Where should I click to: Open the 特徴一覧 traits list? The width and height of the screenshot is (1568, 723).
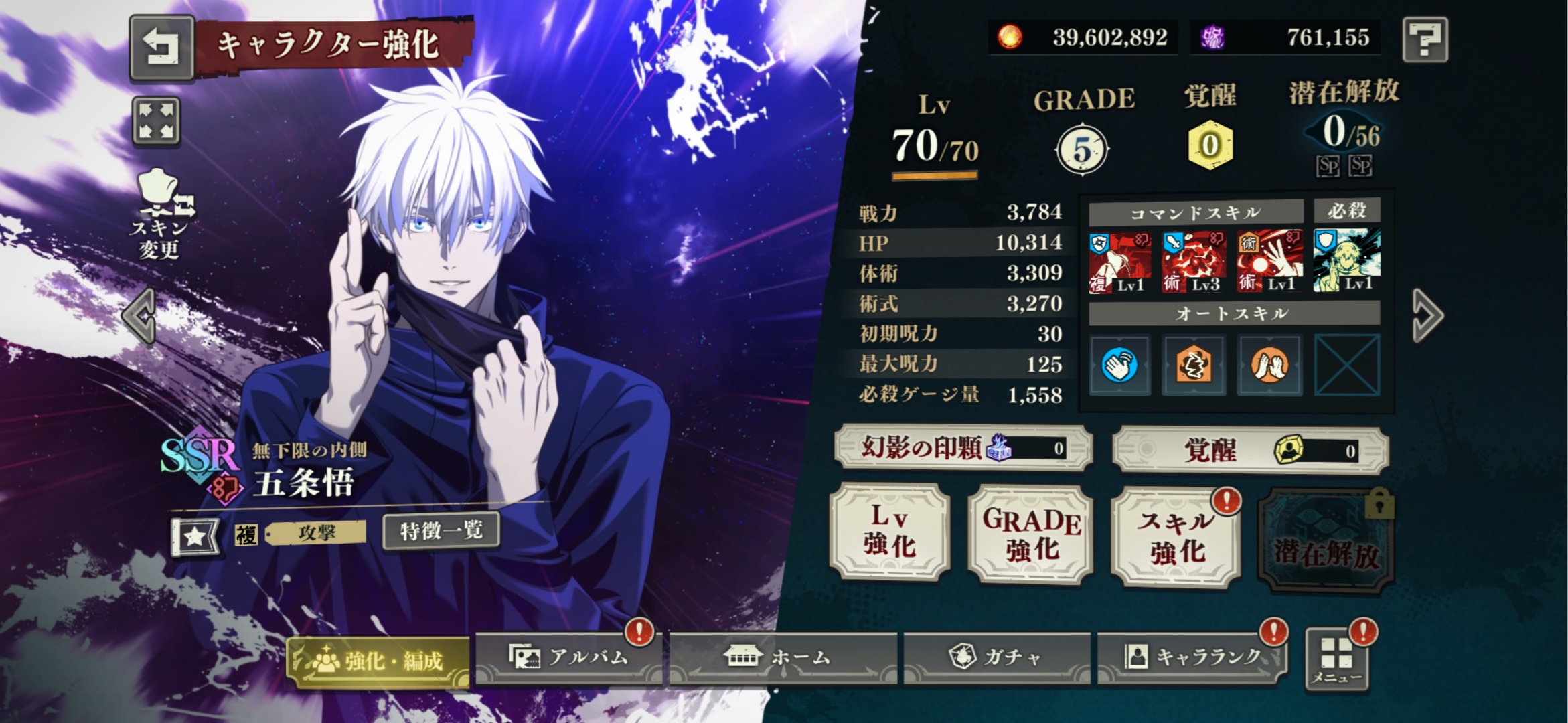click(x=441, y=532)
